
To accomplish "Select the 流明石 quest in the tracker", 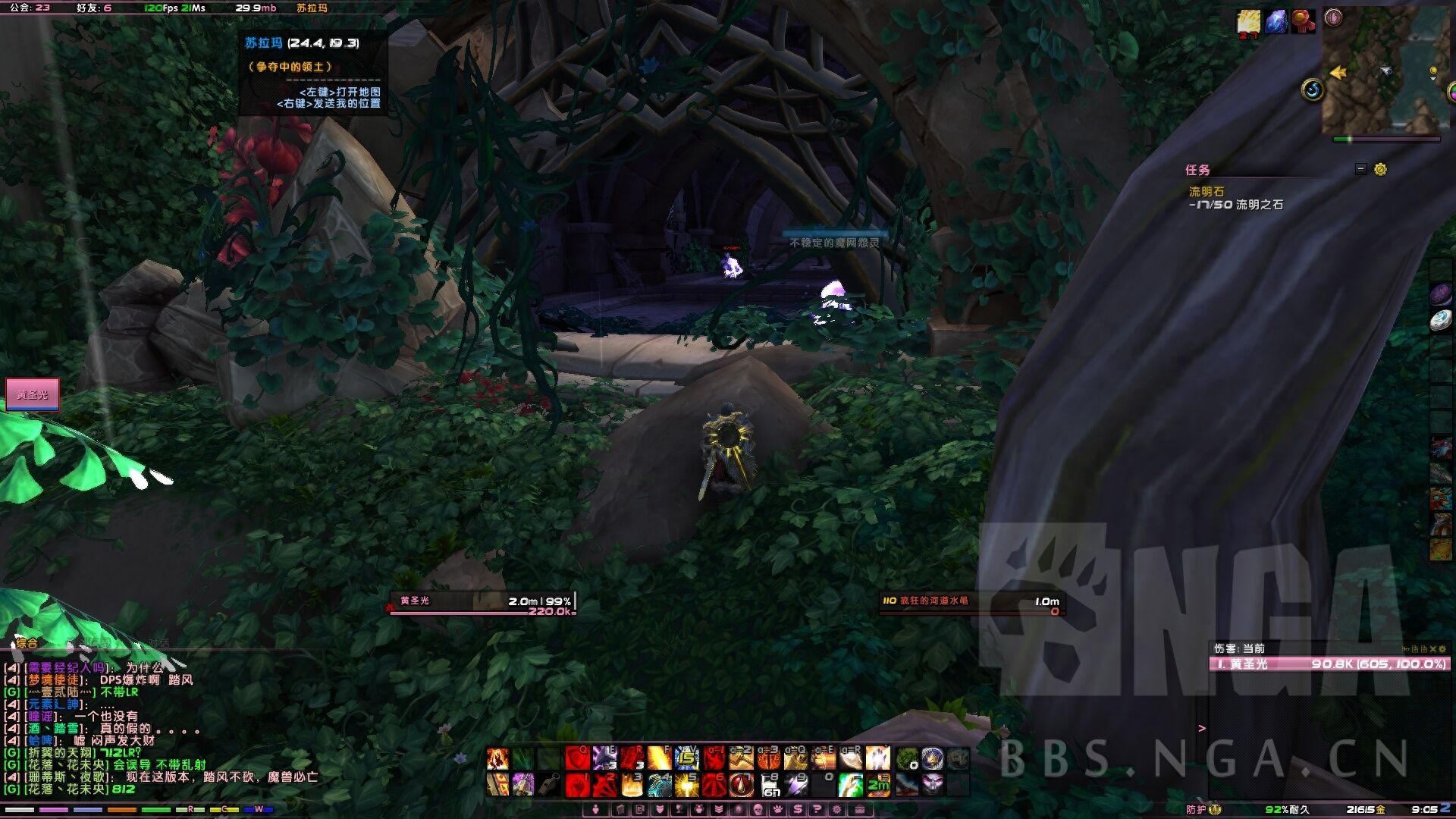I will pos(1206,192).
